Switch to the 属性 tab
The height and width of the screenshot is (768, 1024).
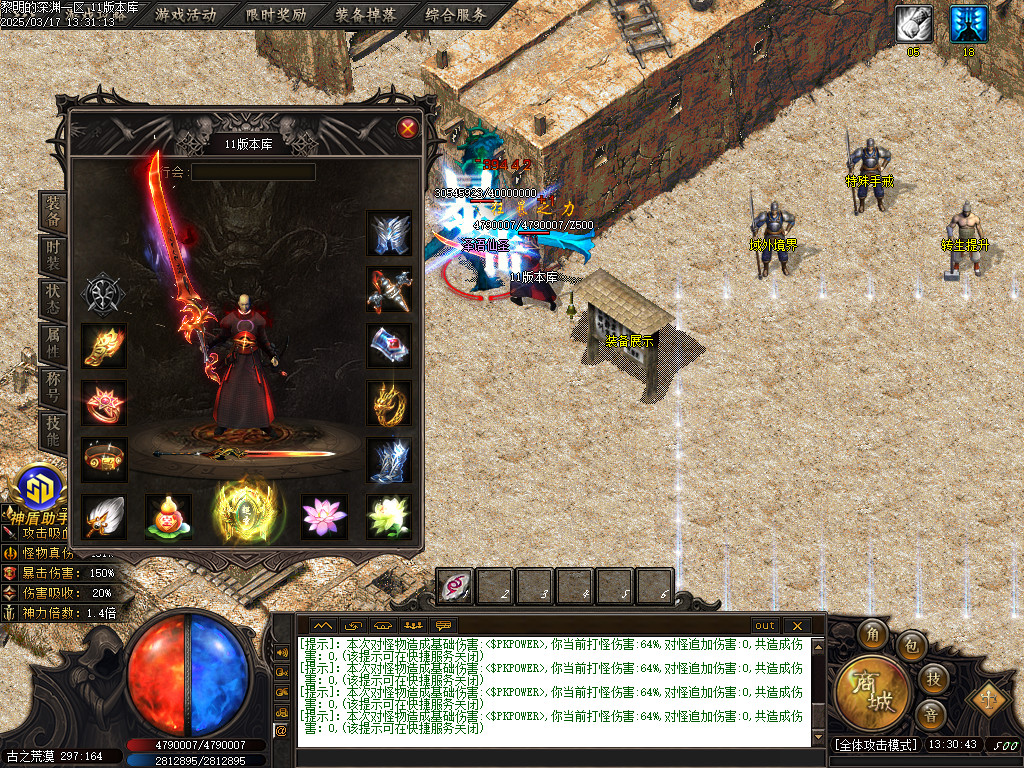point(53,343)
